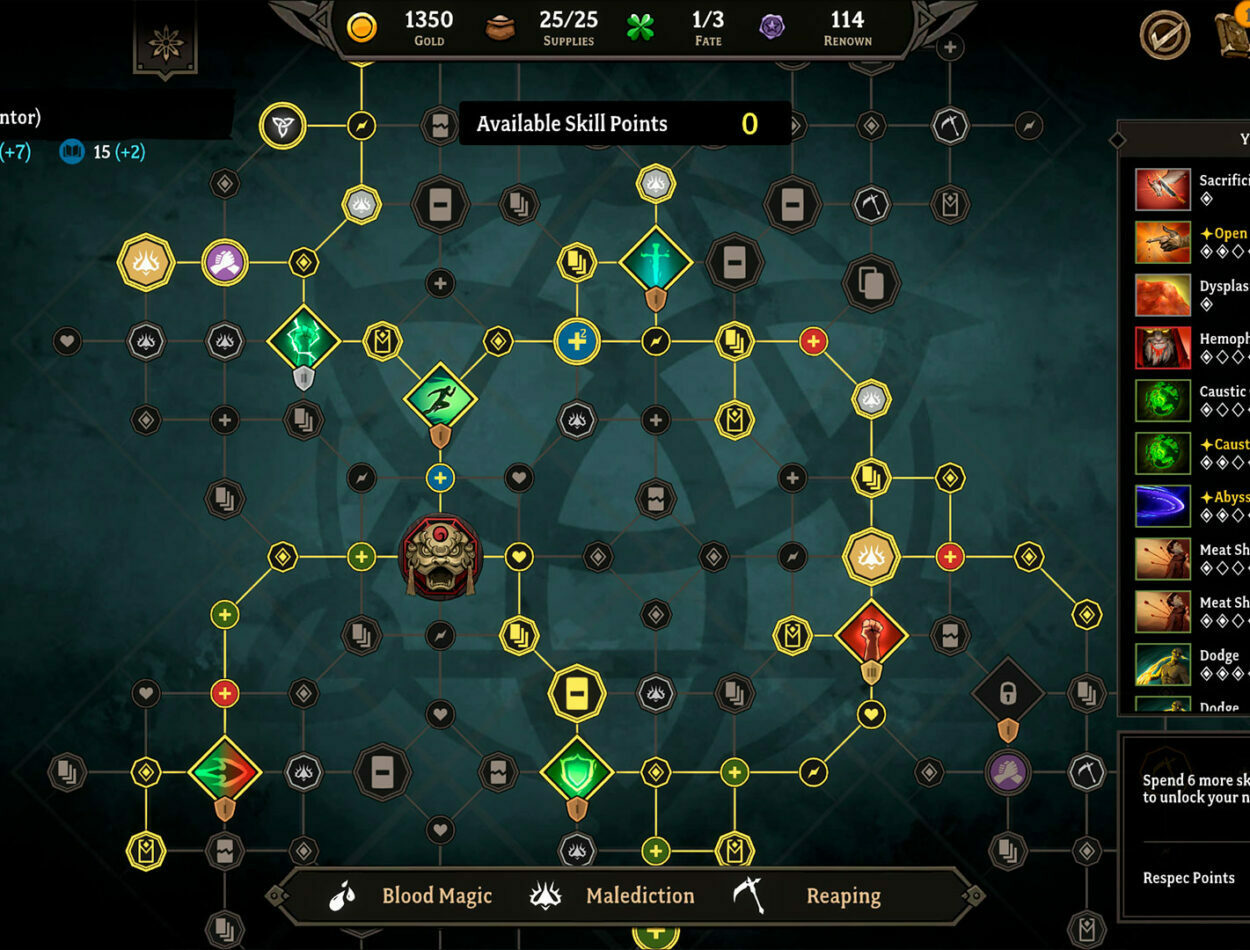The image size is (1250, 950).
Task: Click the checkmark circle button
Action: coord(1165,36)
